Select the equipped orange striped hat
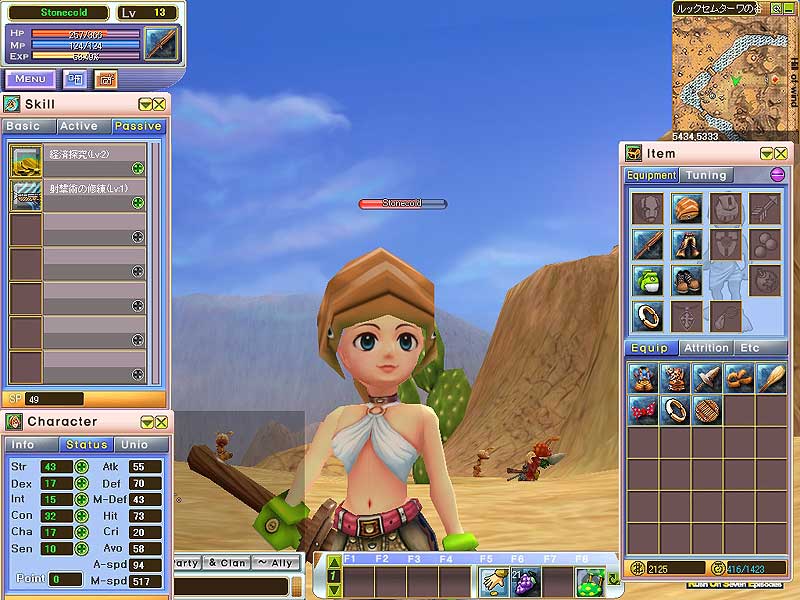The image size is (800, 600). click(686, 208)
